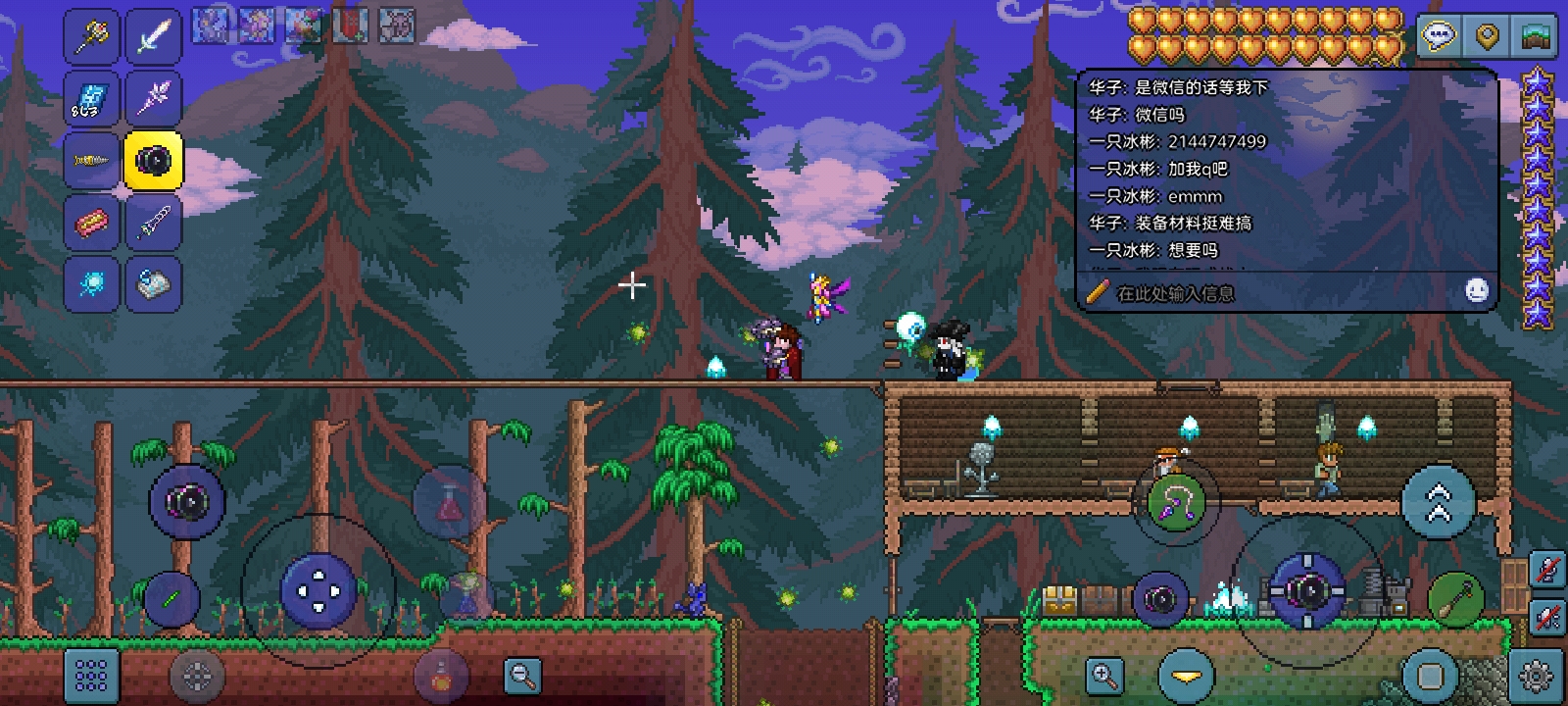Select the glowing blue orb hotbar slot
The width and height of the screenshot is (1568, 706).
tap(92, 284)
